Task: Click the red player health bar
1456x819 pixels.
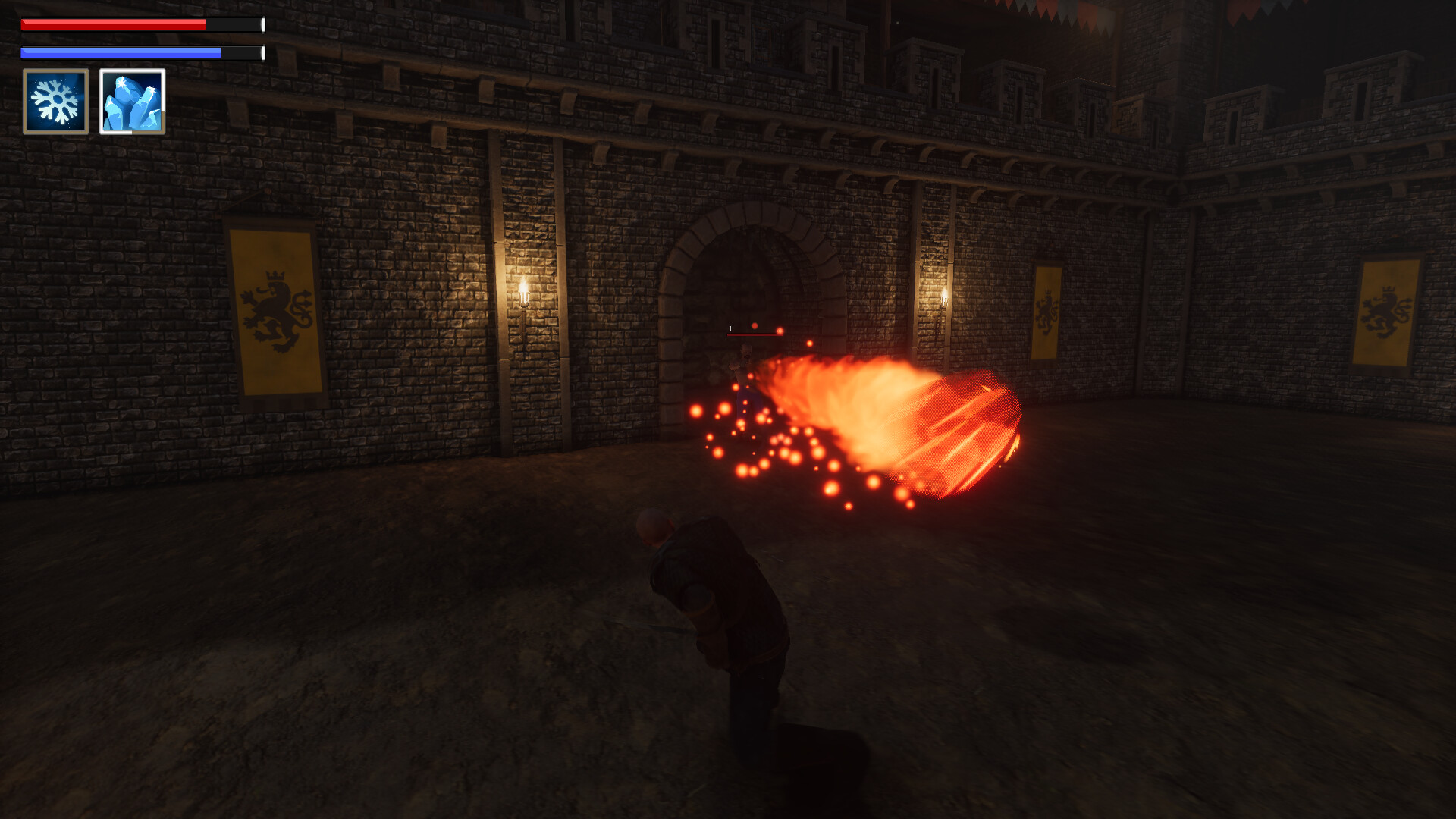Action: pyautogui.click(x=114, y=25)
